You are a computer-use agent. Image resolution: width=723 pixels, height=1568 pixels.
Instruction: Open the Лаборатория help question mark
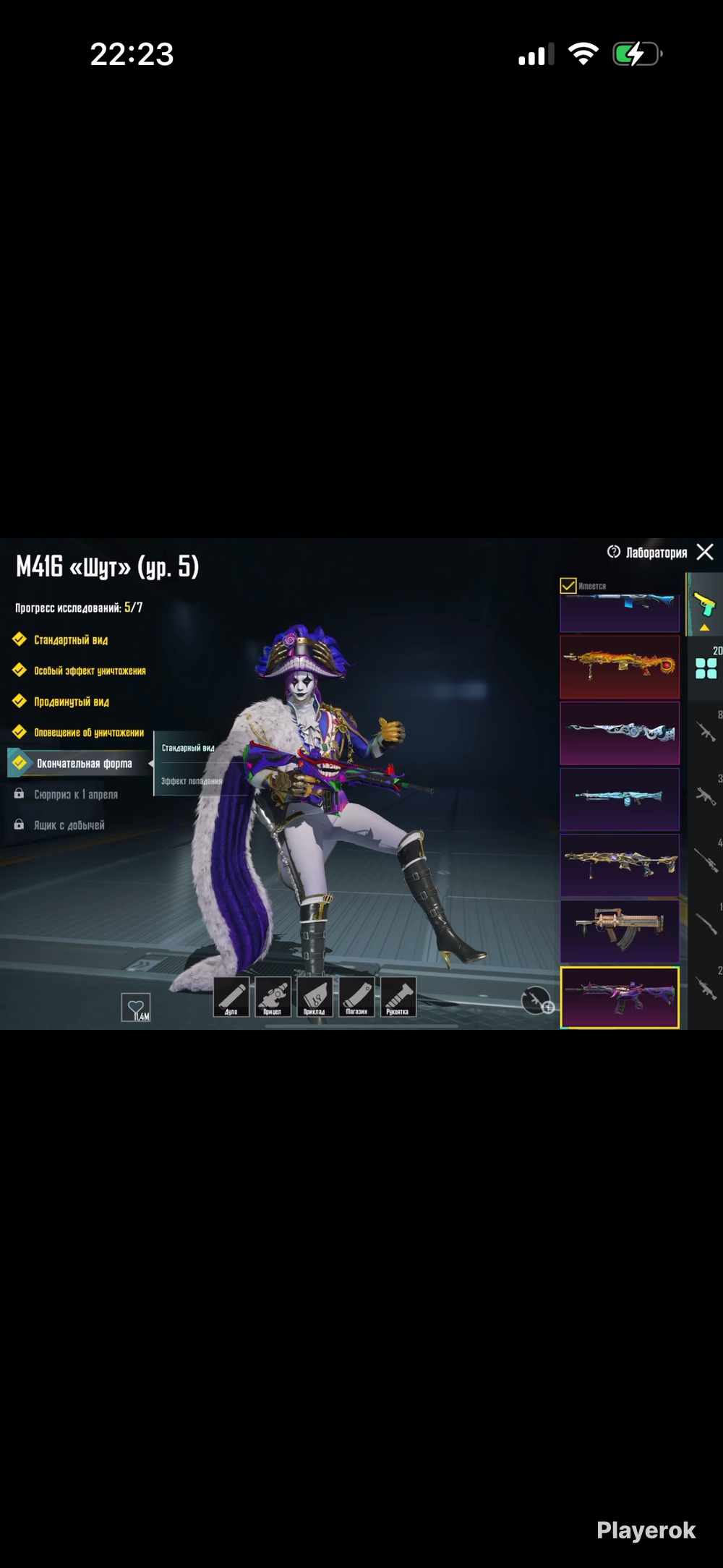coord(614,552)
